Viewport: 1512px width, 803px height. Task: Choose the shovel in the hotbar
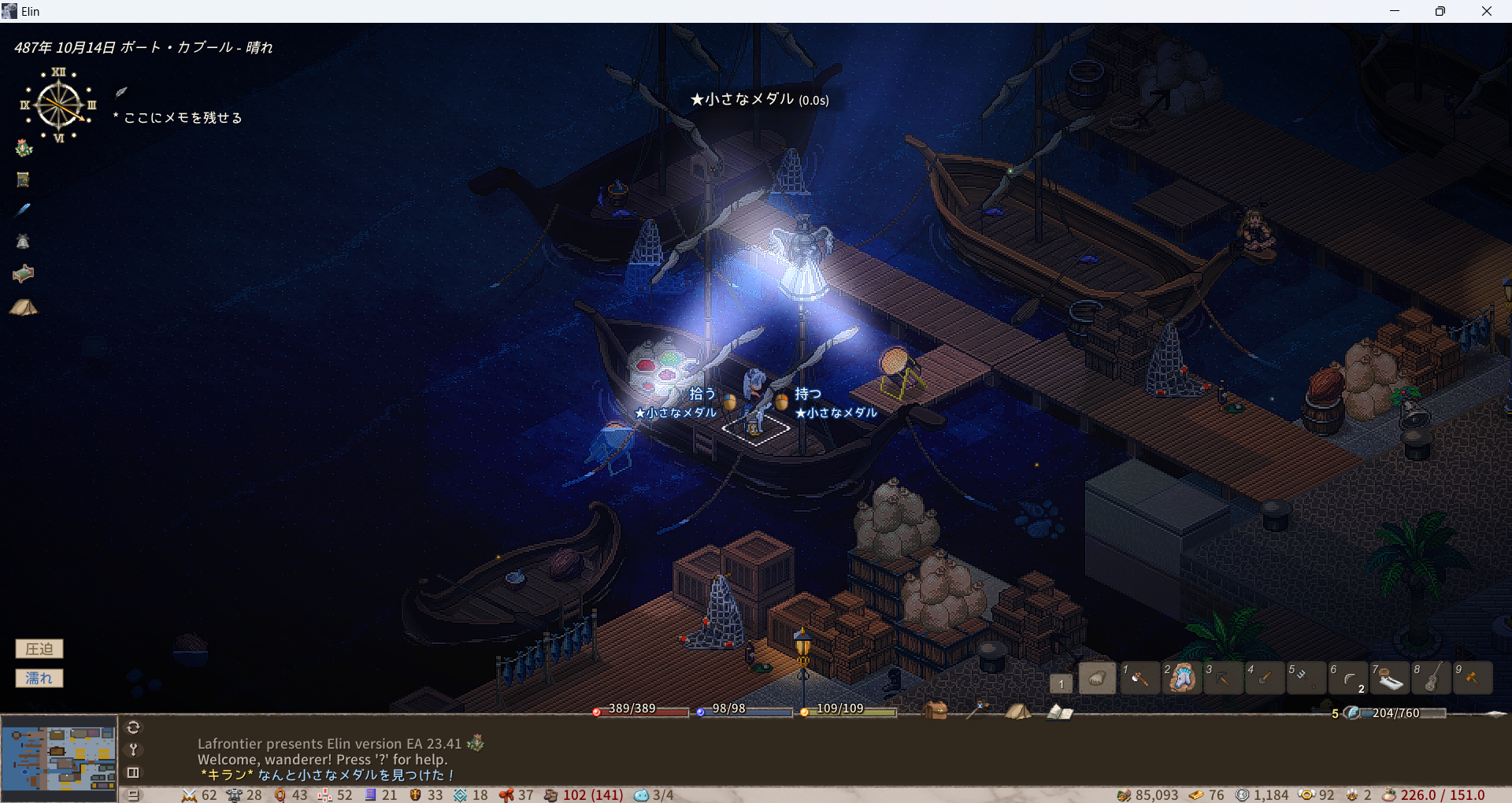[1265, 678]
